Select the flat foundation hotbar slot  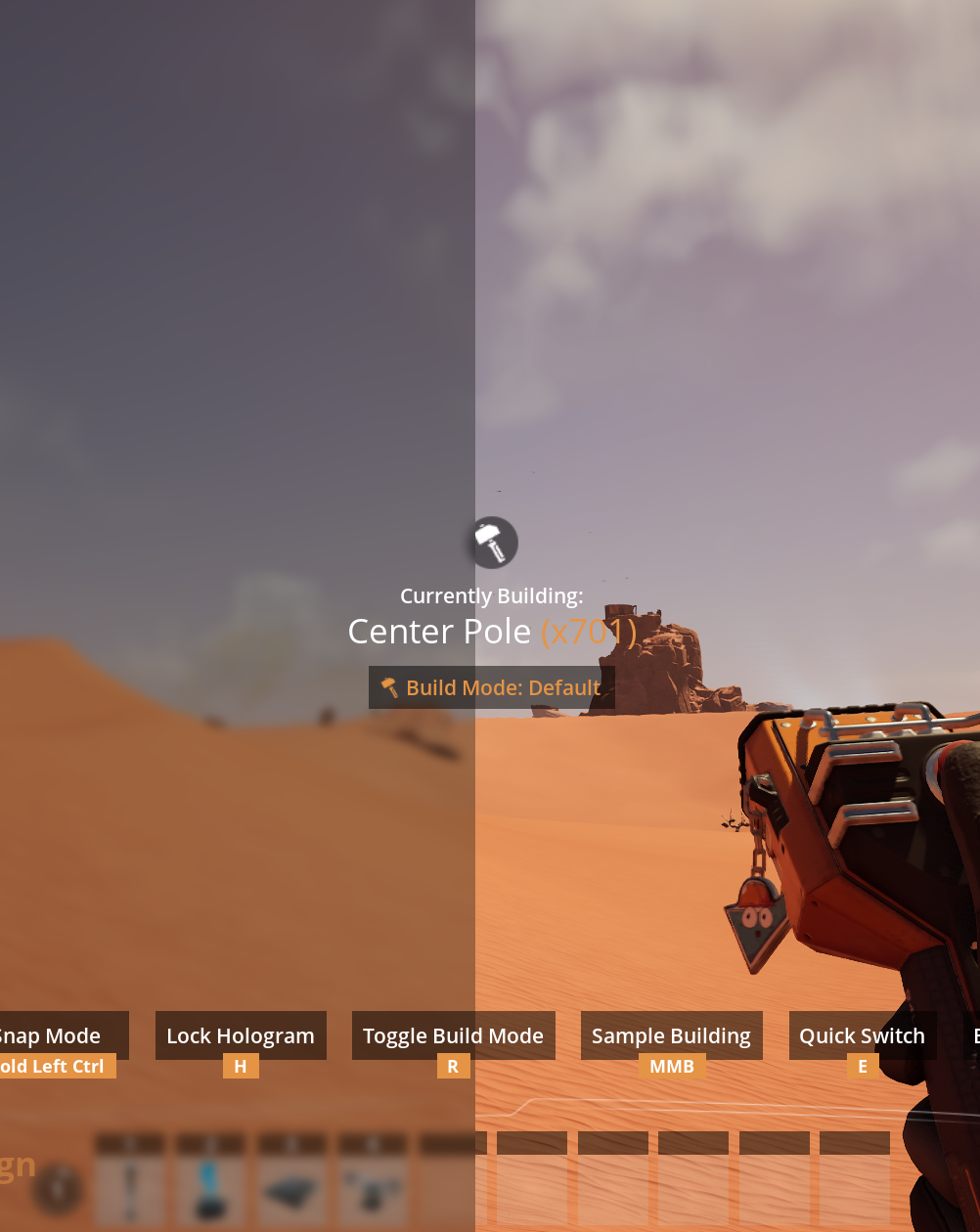point(291,1189)
